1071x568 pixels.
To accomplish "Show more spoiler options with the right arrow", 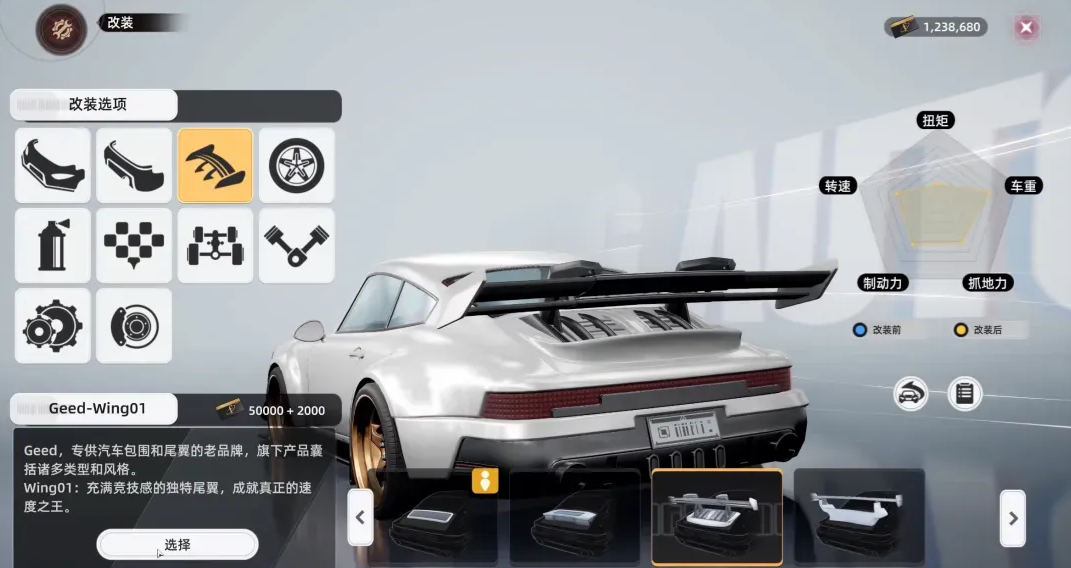I will point(1012,518).
